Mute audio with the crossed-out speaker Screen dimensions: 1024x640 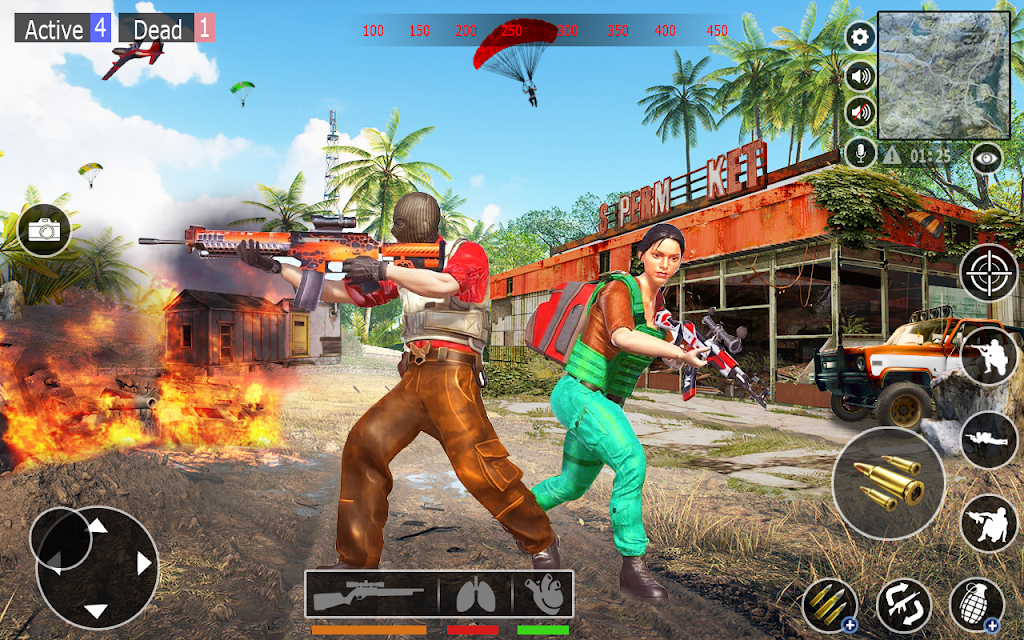click(860, 112)
